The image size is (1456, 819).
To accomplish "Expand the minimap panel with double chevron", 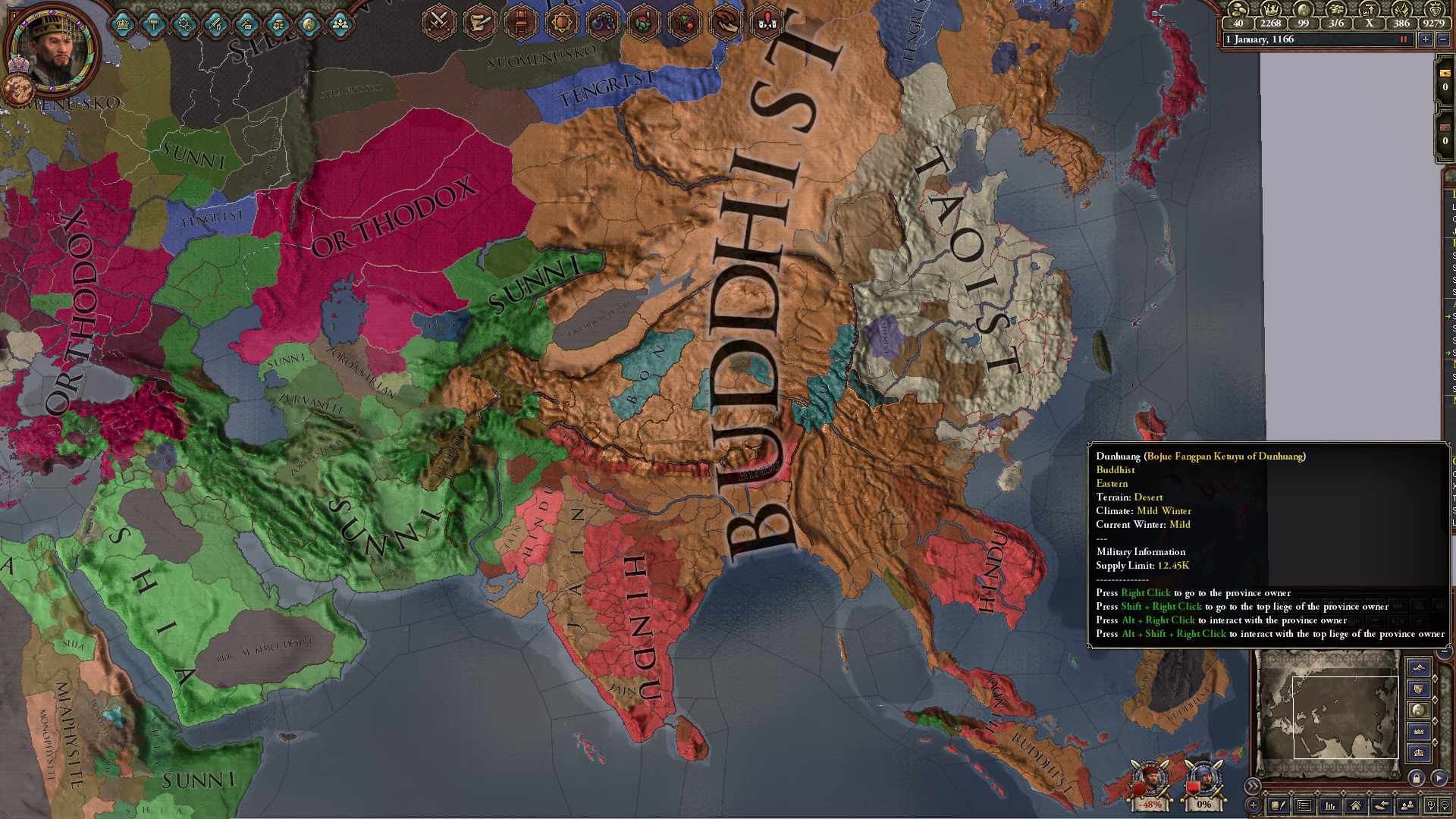I will [x=1253, y=786].
